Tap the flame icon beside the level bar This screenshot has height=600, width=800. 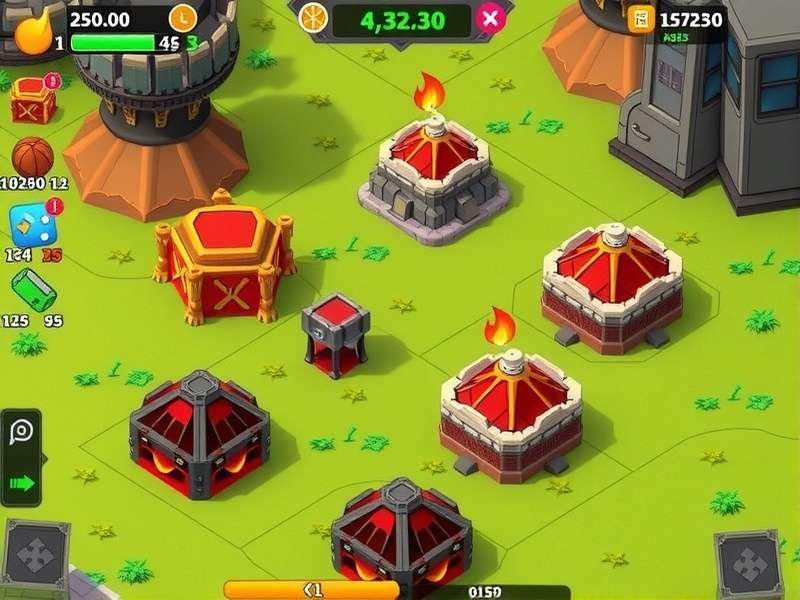(31, 30)
